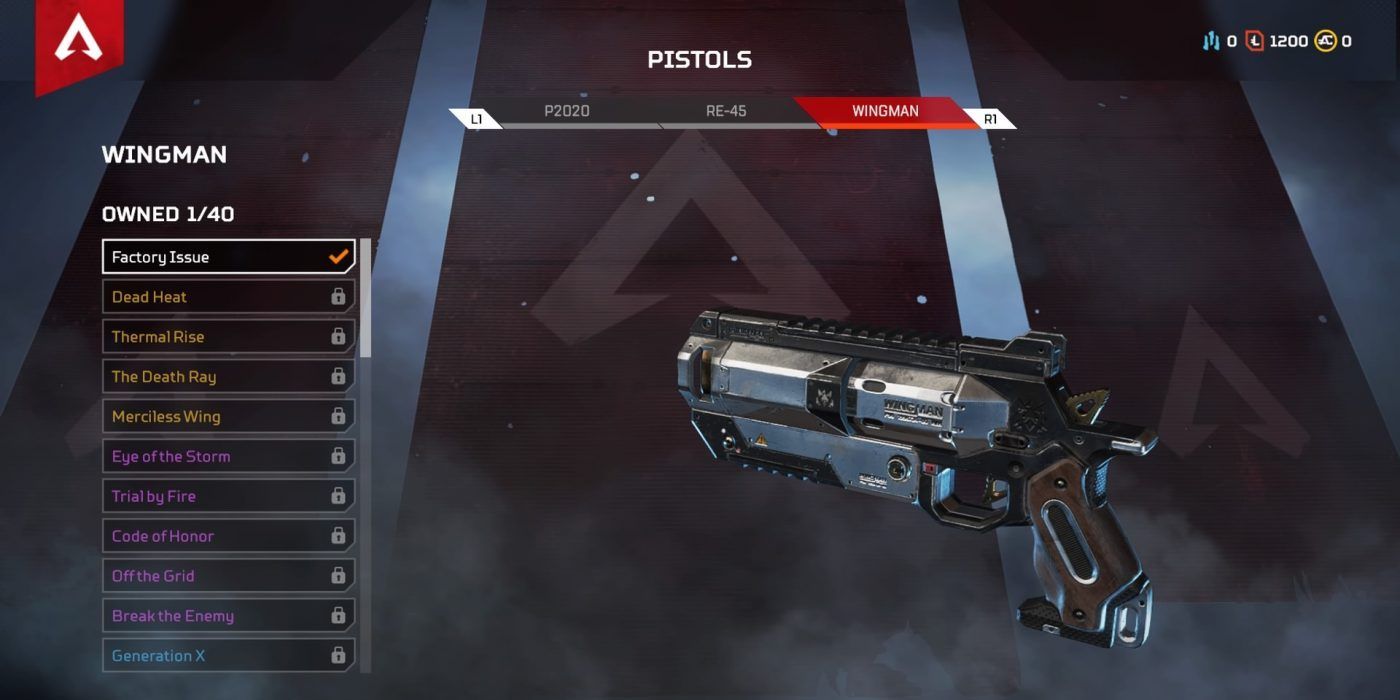Choose the Eye of the Storm skin

click(228, 457)
